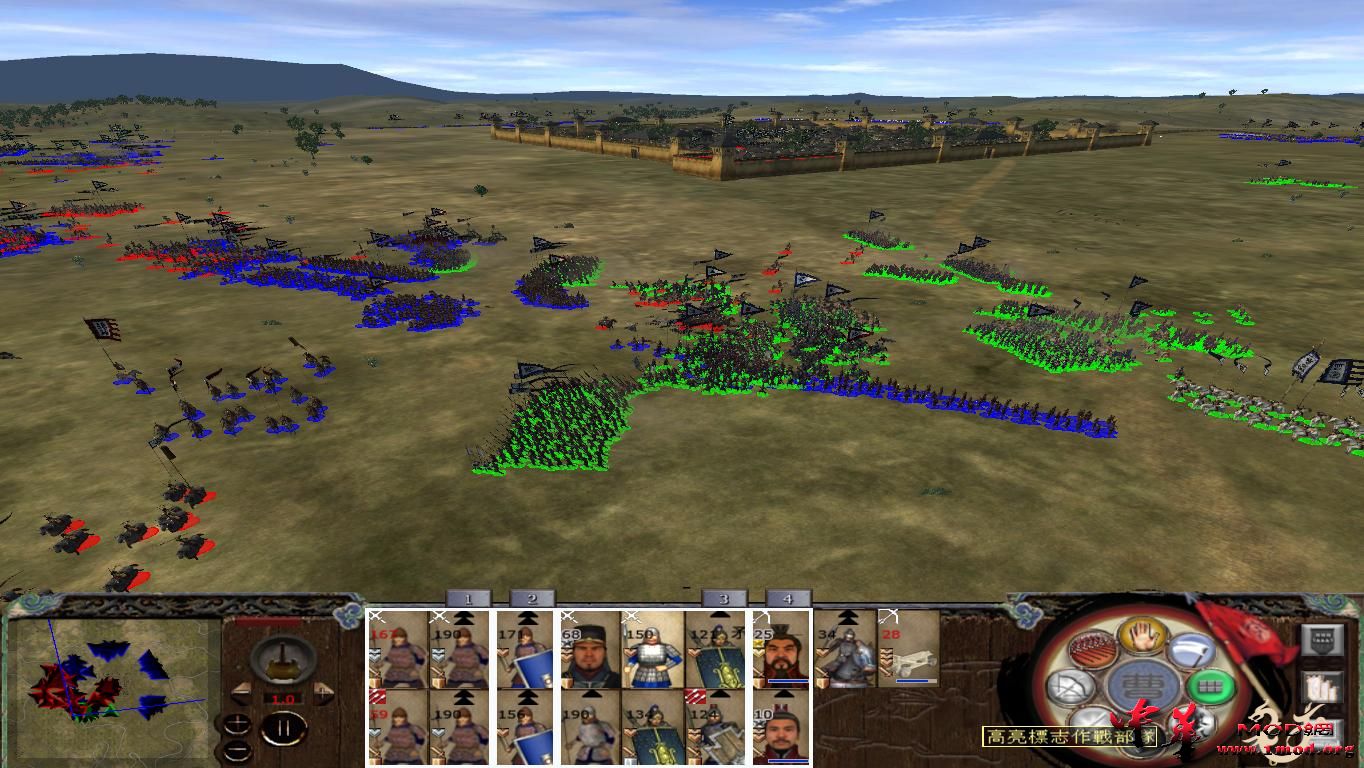
Task: Select army group tab 1
Action: click(467, 599)
